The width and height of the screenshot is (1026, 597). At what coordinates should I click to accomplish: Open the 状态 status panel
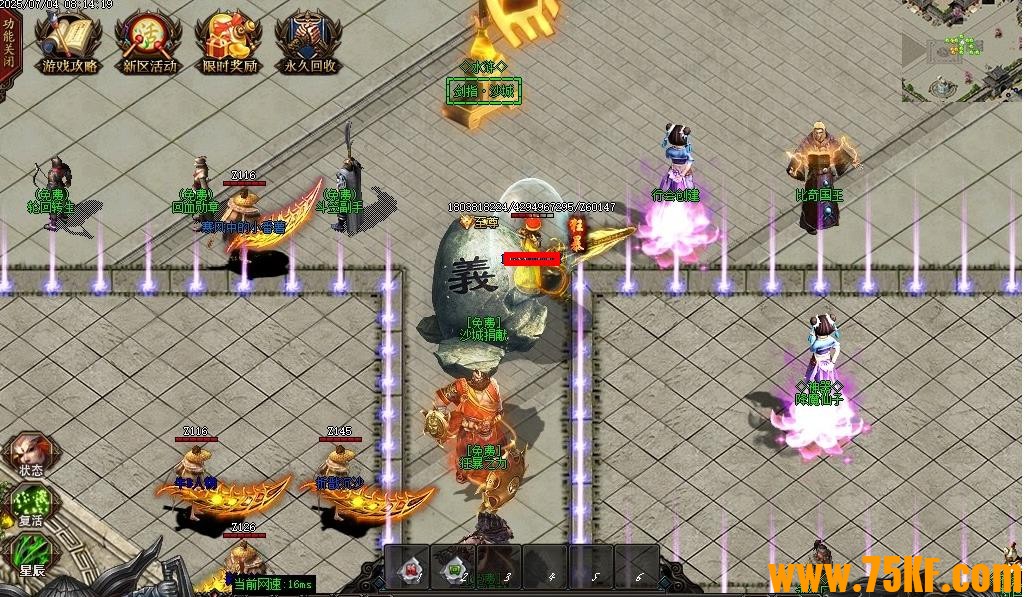[30, 456]
